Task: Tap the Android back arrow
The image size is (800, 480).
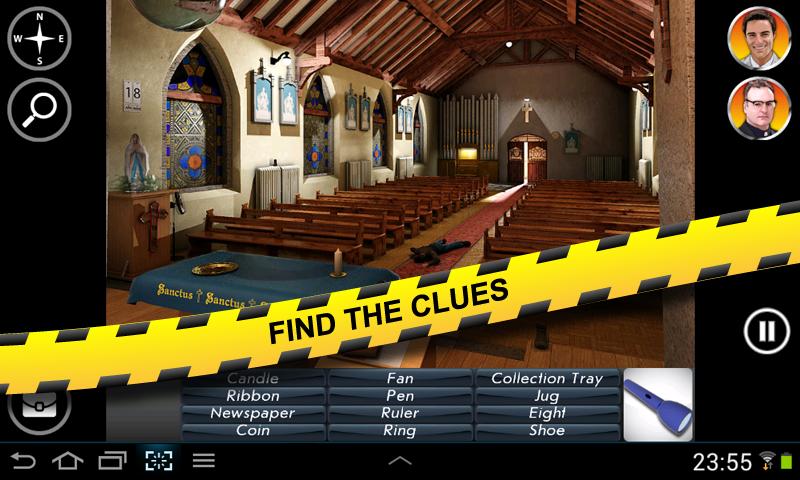Action: tap(24, 461)
